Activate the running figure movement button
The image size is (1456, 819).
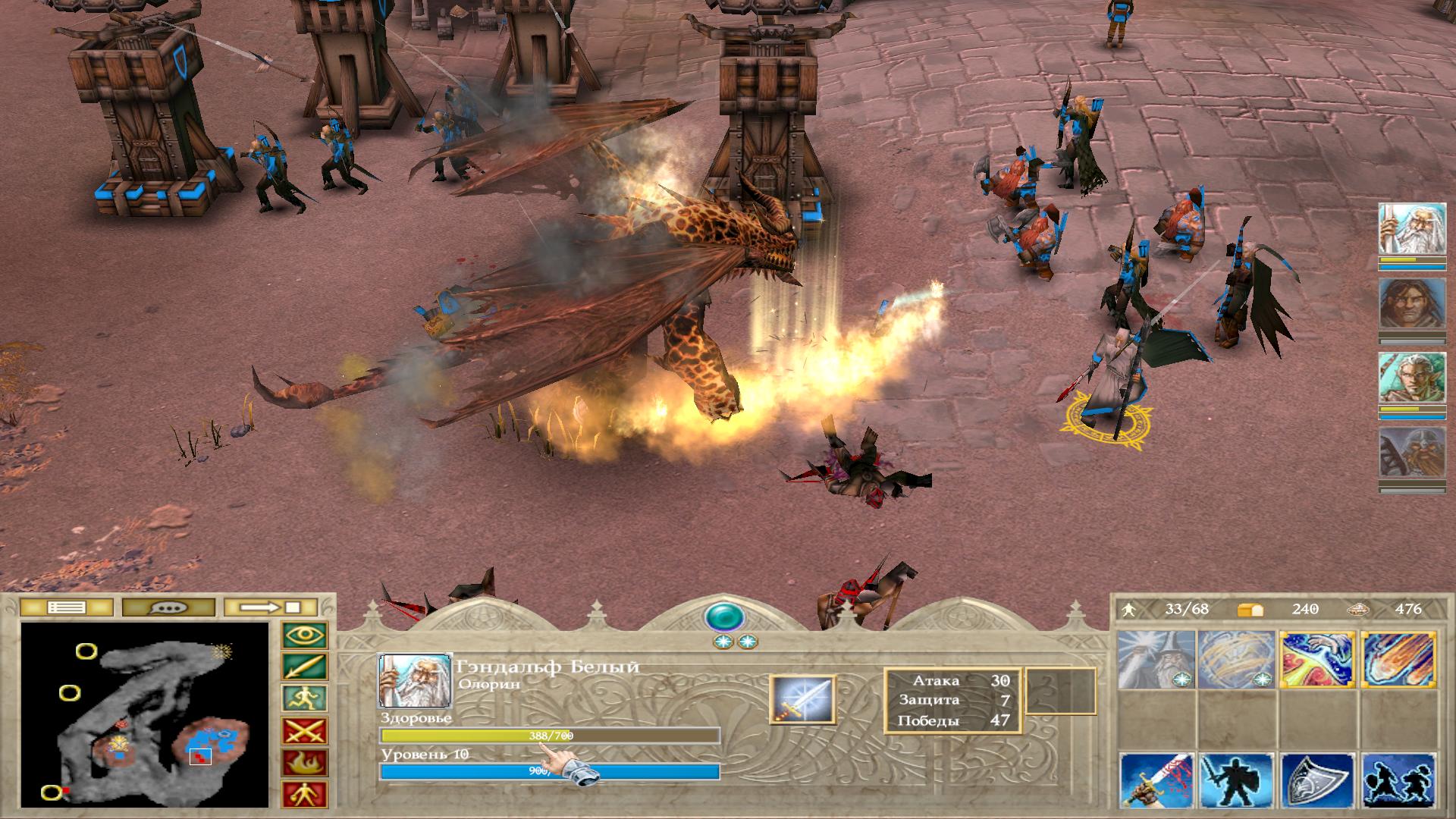tap(305, 699)
